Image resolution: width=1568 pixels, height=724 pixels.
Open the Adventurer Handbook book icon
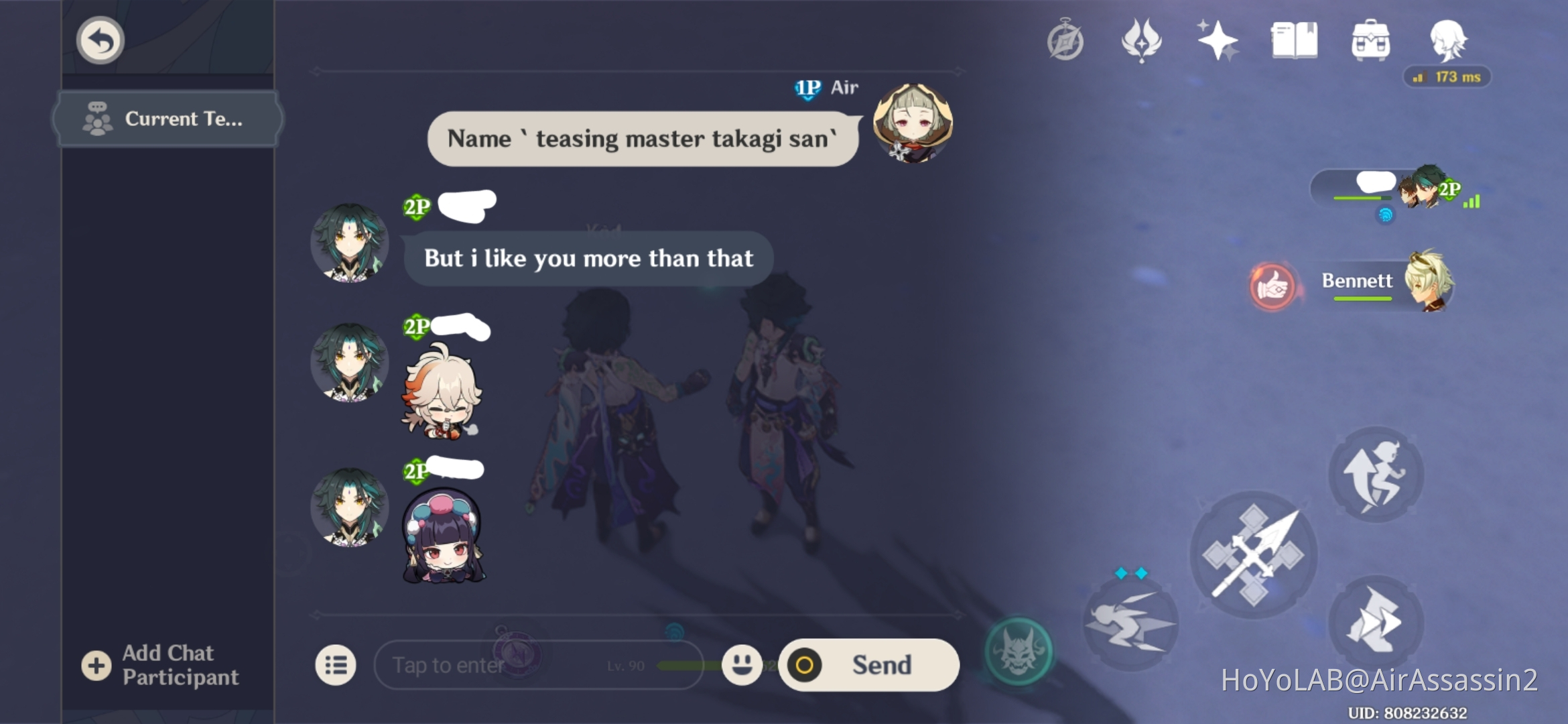pos(1293,40)
